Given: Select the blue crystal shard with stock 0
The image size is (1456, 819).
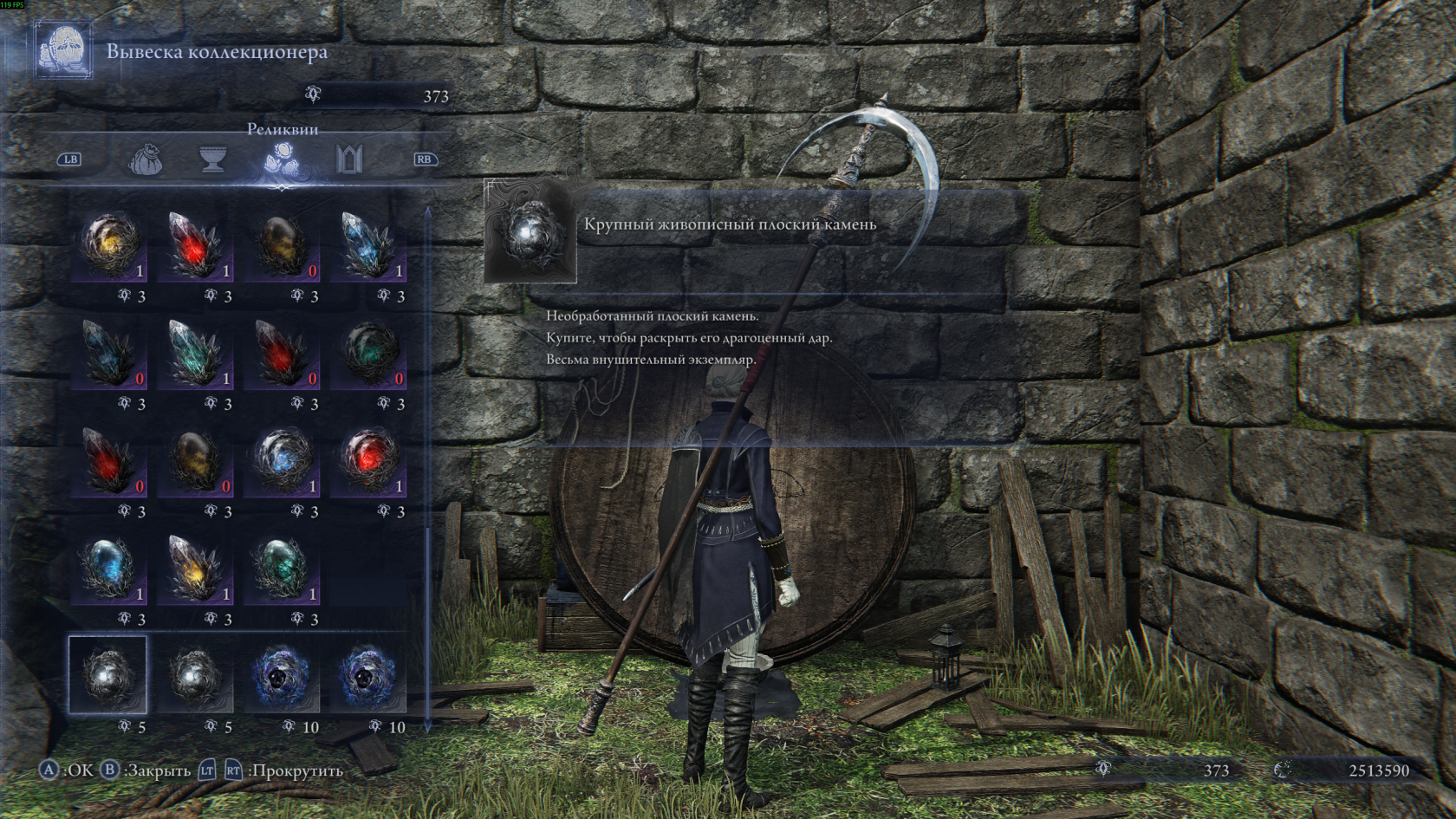Looking at the screenshot, I should click(x=109, y=353).
